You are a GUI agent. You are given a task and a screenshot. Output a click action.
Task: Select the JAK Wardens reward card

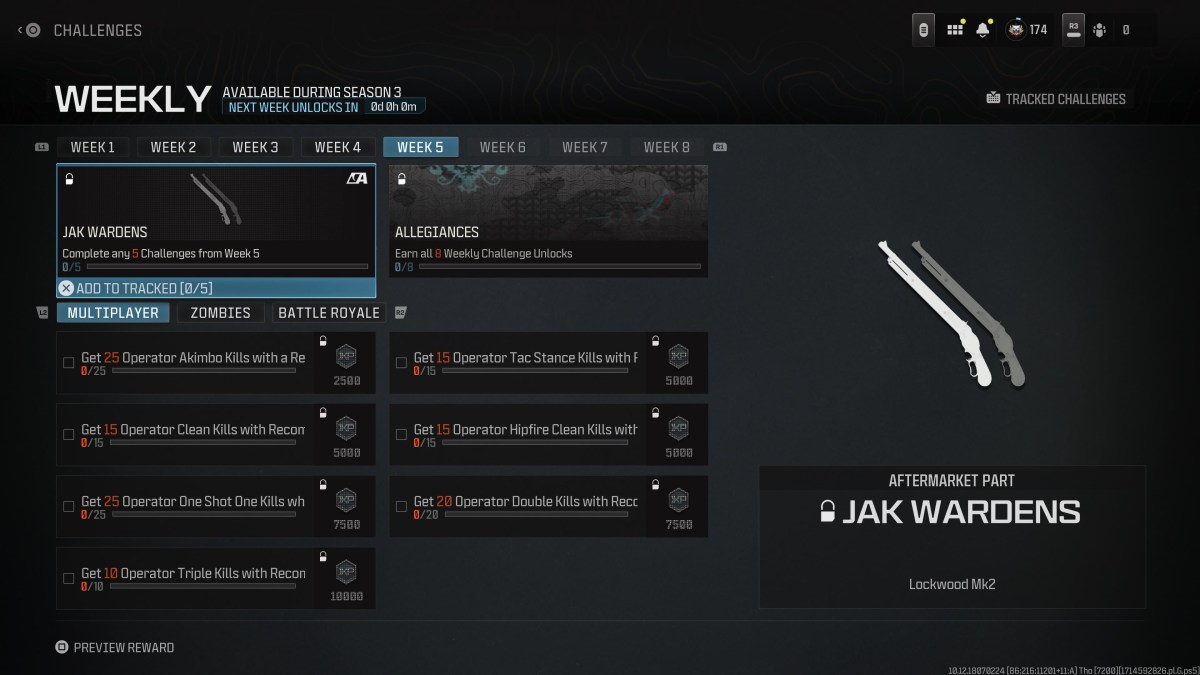coord(216,220)
